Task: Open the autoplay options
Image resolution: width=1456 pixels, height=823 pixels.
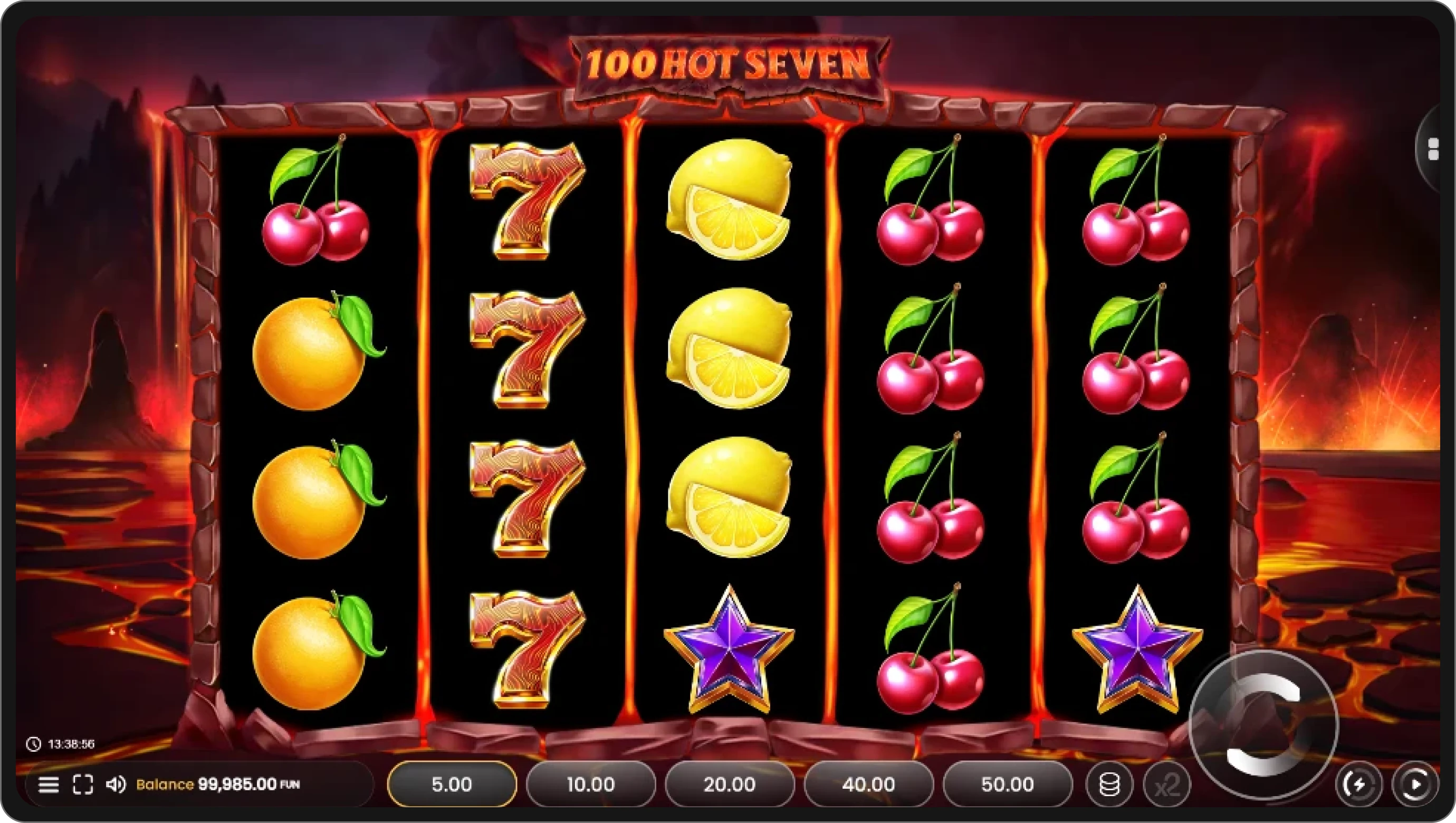Action: coord(1424,784)
